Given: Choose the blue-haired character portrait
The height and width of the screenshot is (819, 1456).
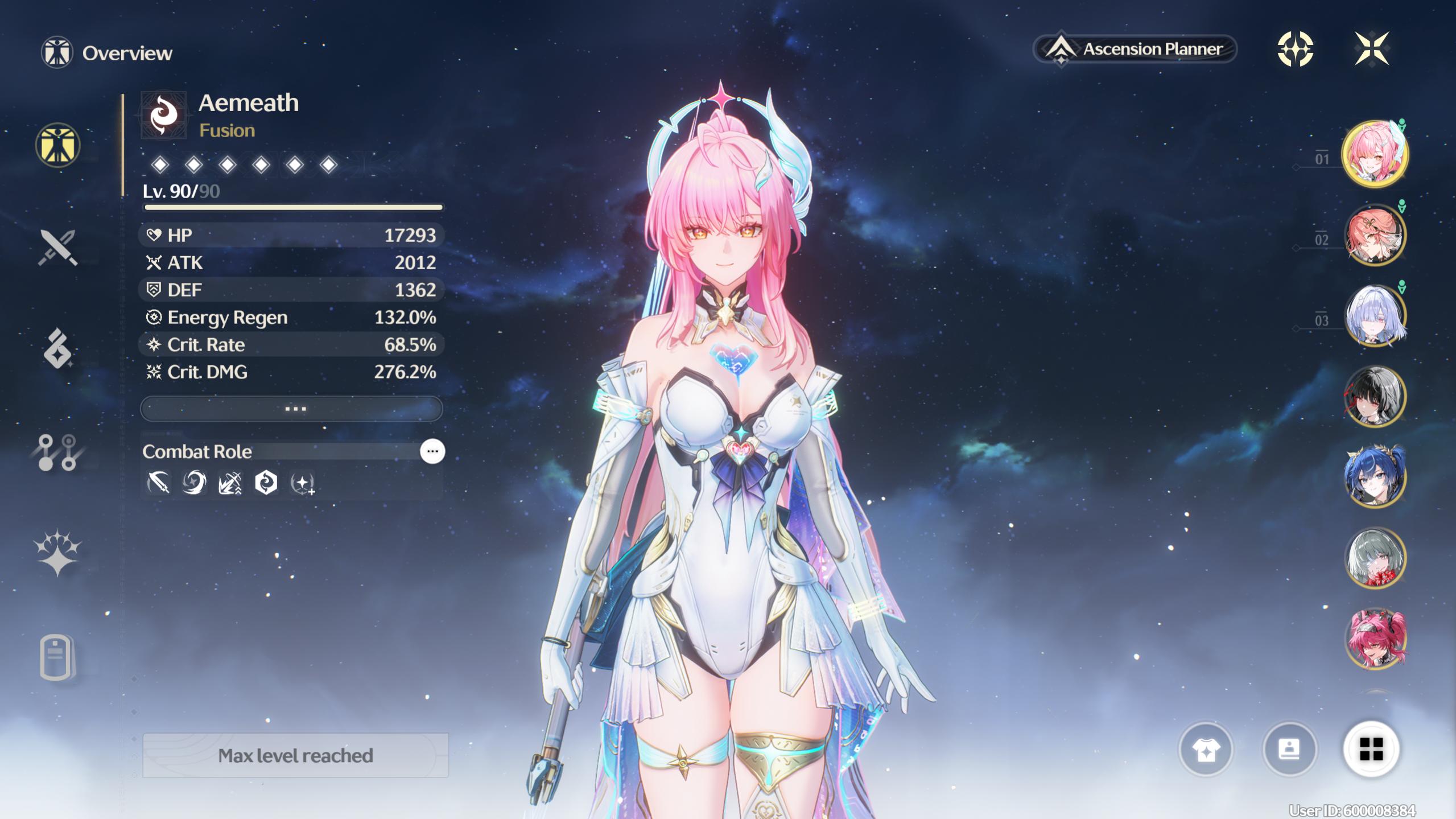Looking at the screenshot, I should [1375, 477].
